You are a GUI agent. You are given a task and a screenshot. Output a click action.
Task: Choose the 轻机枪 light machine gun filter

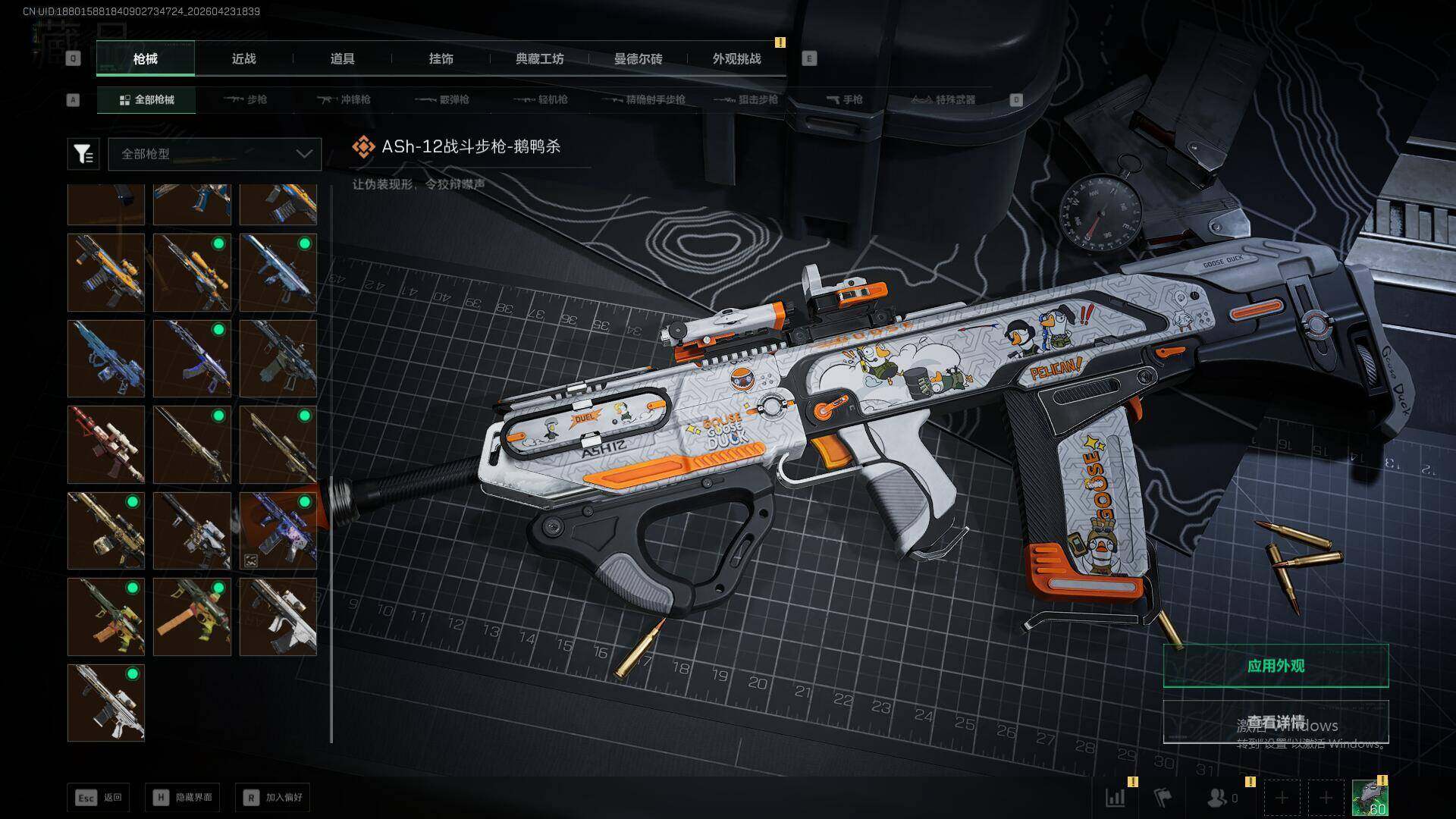[x=541, y=99]
